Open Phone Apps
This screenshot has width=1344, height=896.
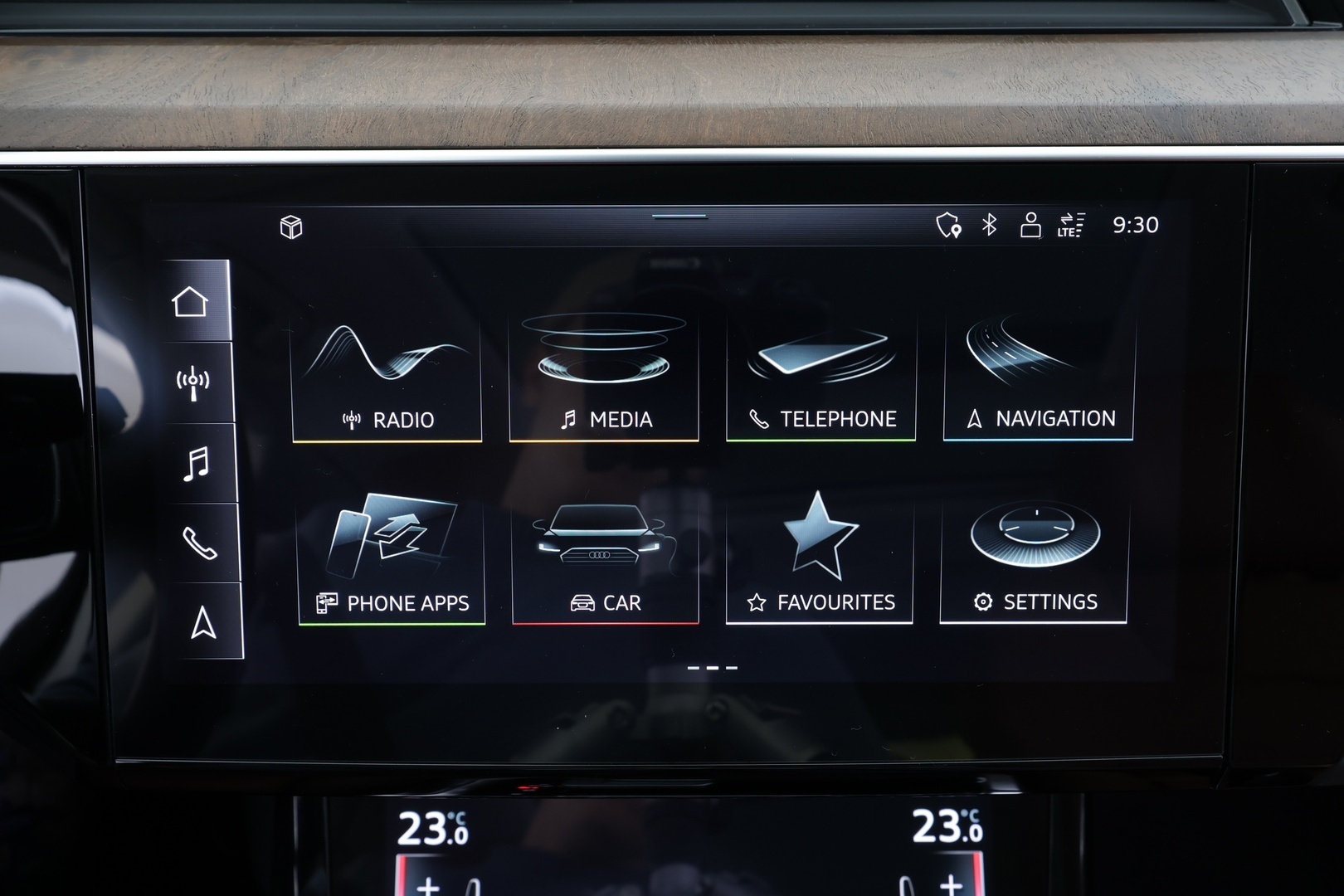(387, 558)
